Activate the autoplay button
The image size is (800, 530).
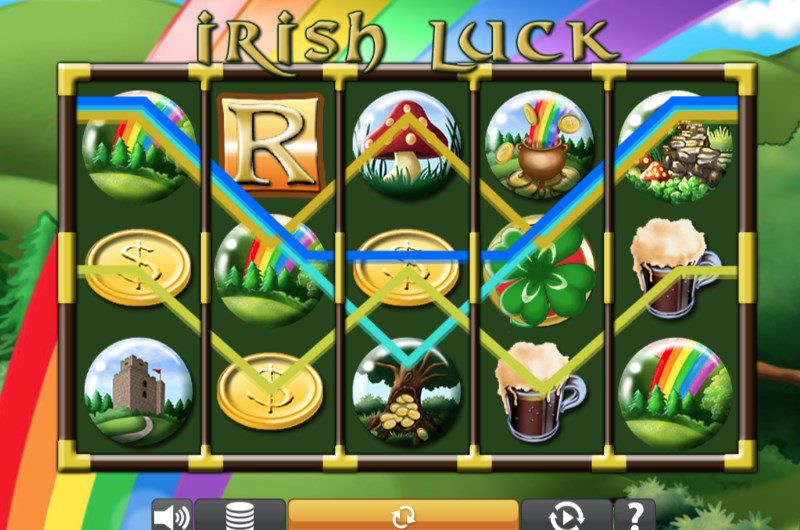point(566,516)
